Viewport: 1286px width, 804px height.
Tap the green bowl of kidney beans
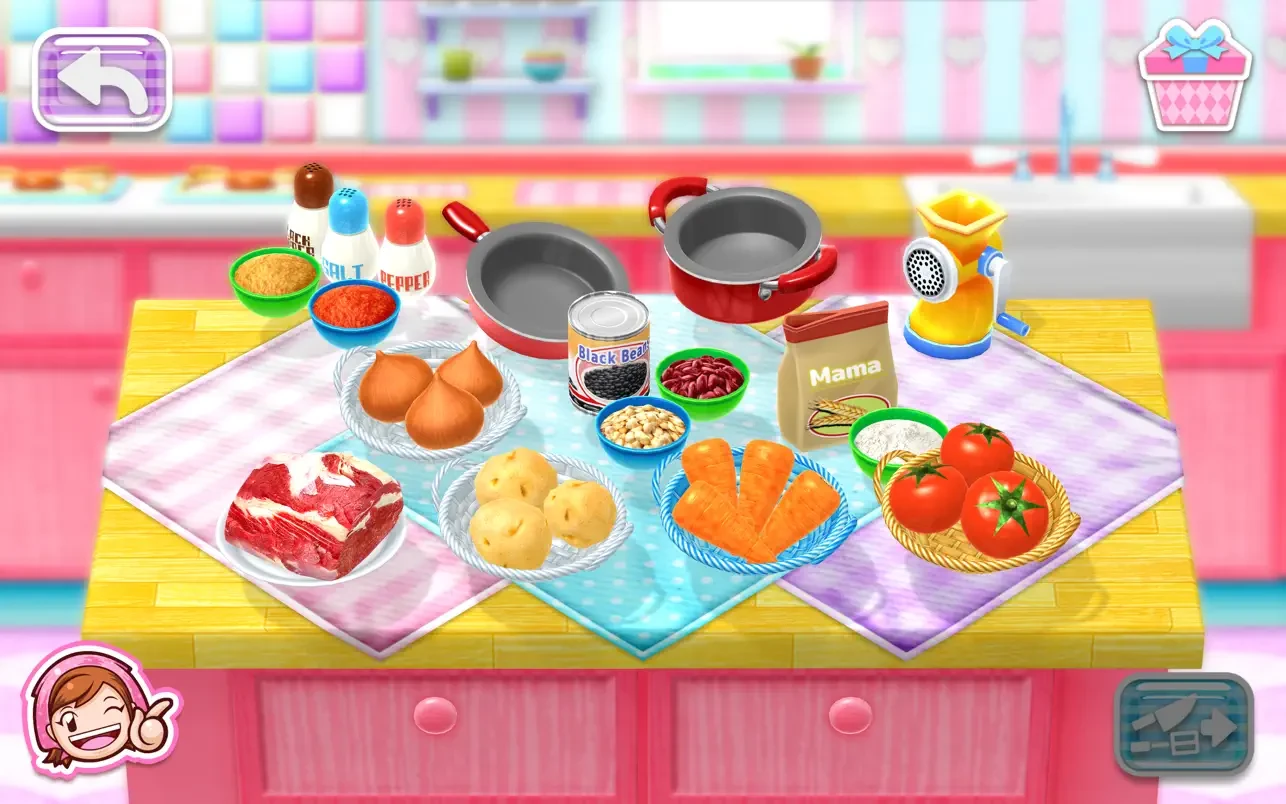[703, 378]
